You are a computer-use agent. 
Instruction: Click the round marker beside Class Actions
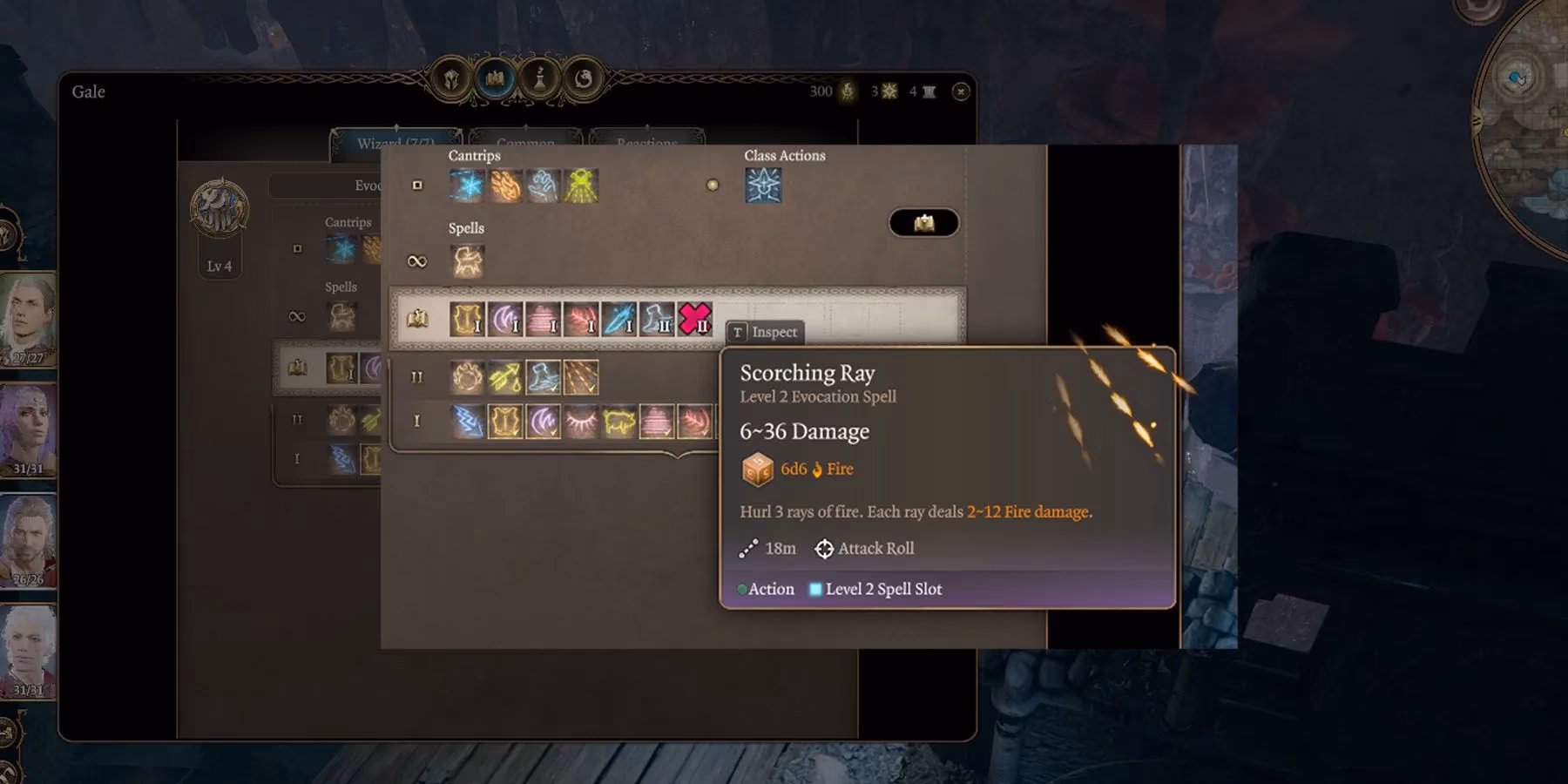click(x=713, y=184)
